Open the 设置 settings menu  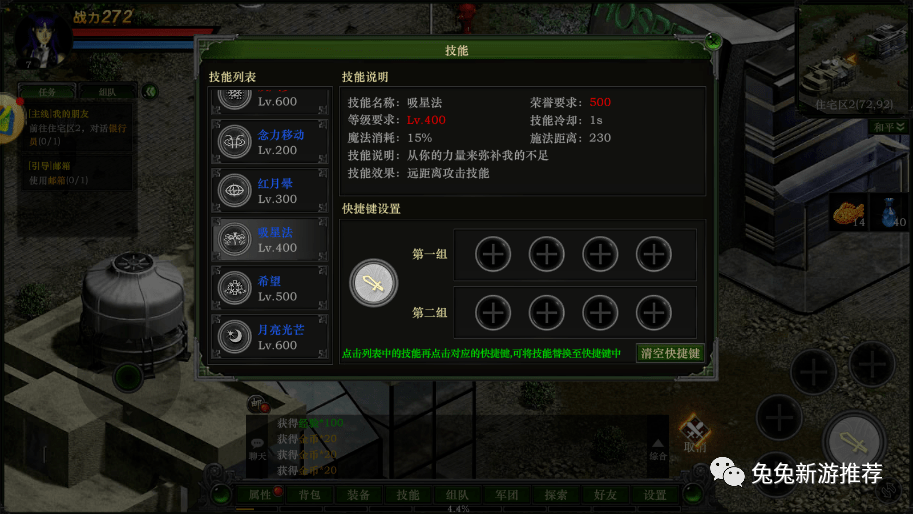pos(655,495)
